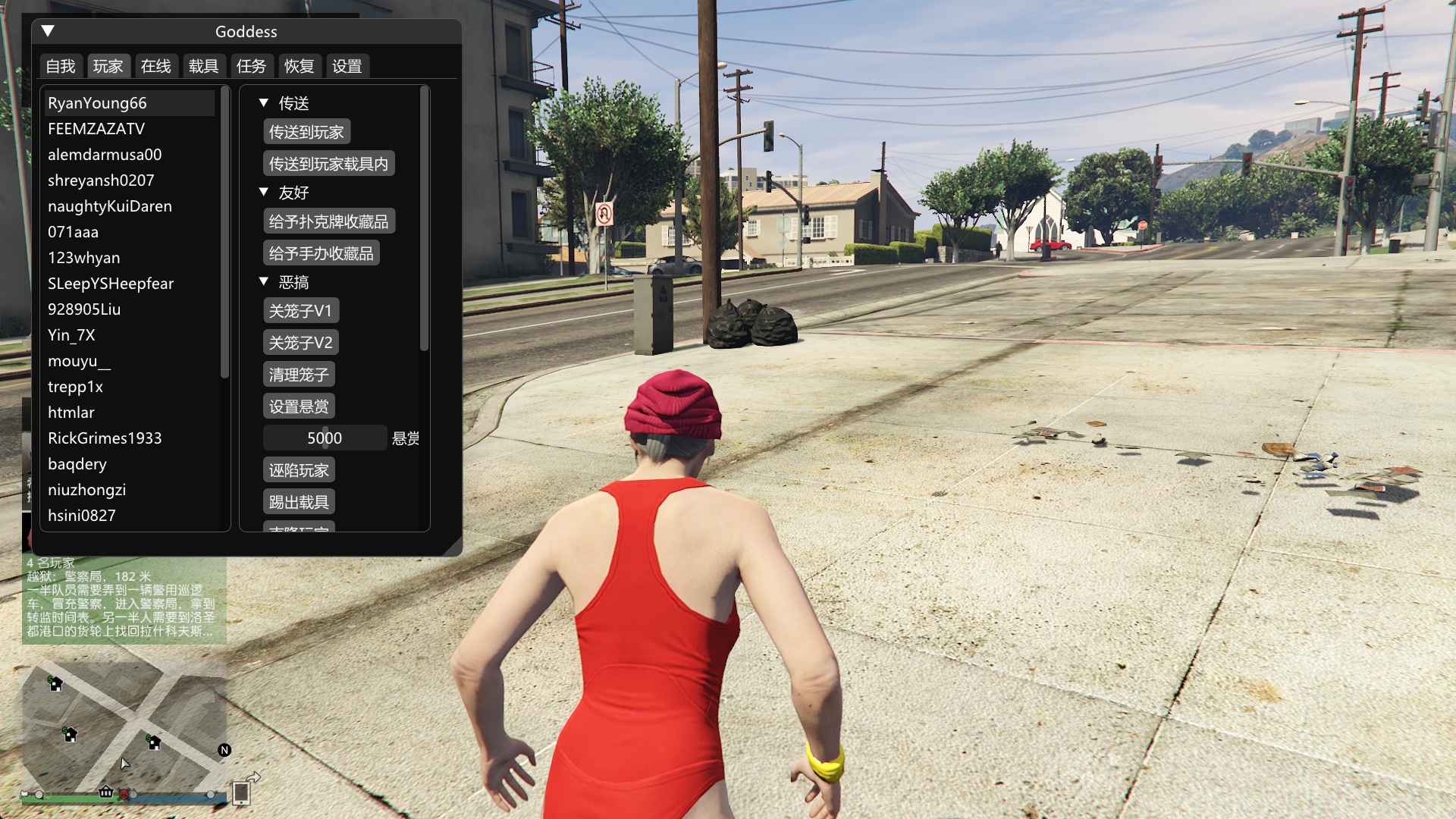Viewport: 1456px width, 819px height.
Task: Click the 传送到玩家 button
Action: coord(306,132)
